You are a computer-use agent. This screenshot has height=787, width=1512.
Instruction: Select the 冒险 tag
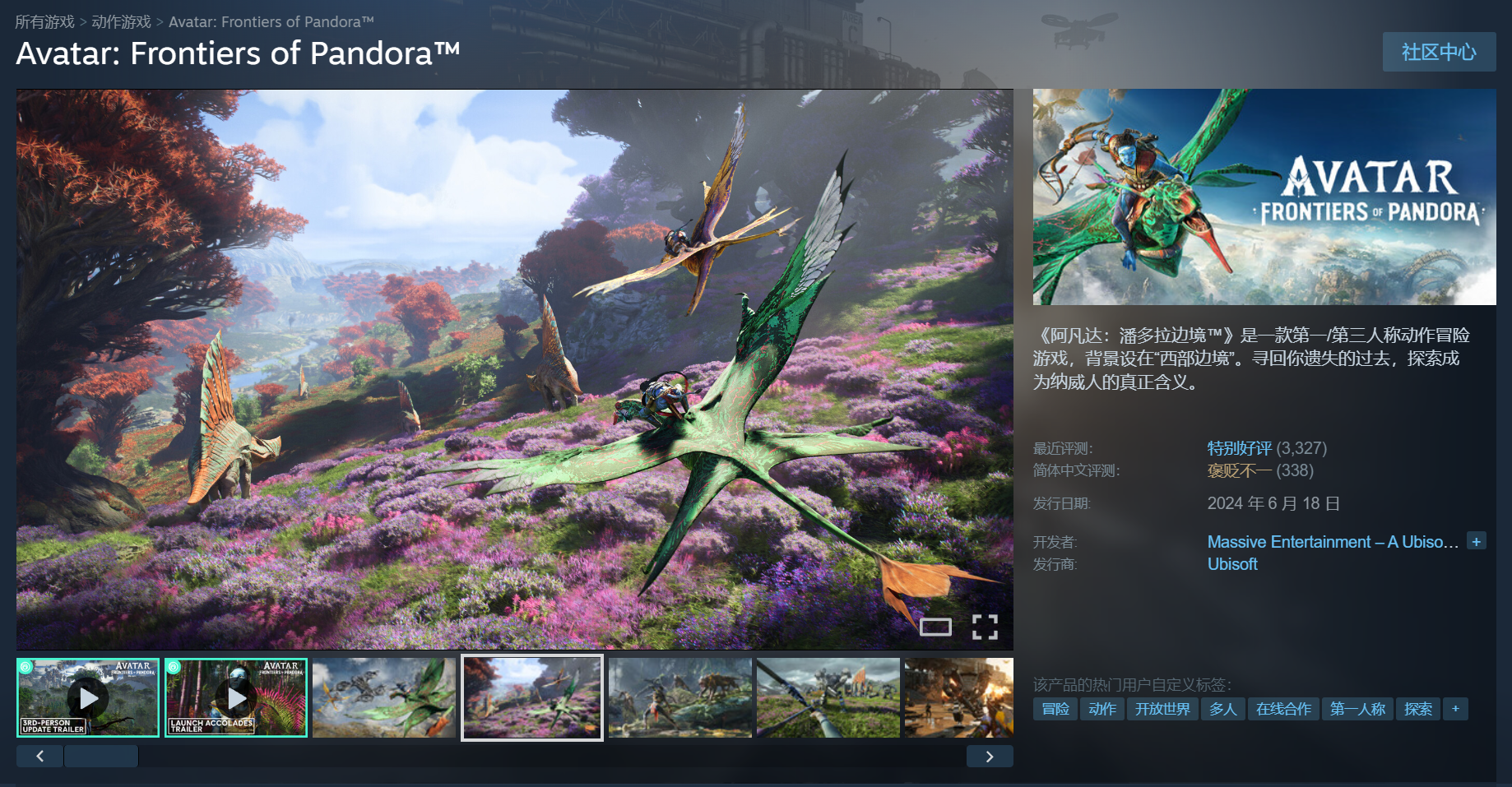click(1055, 709)
